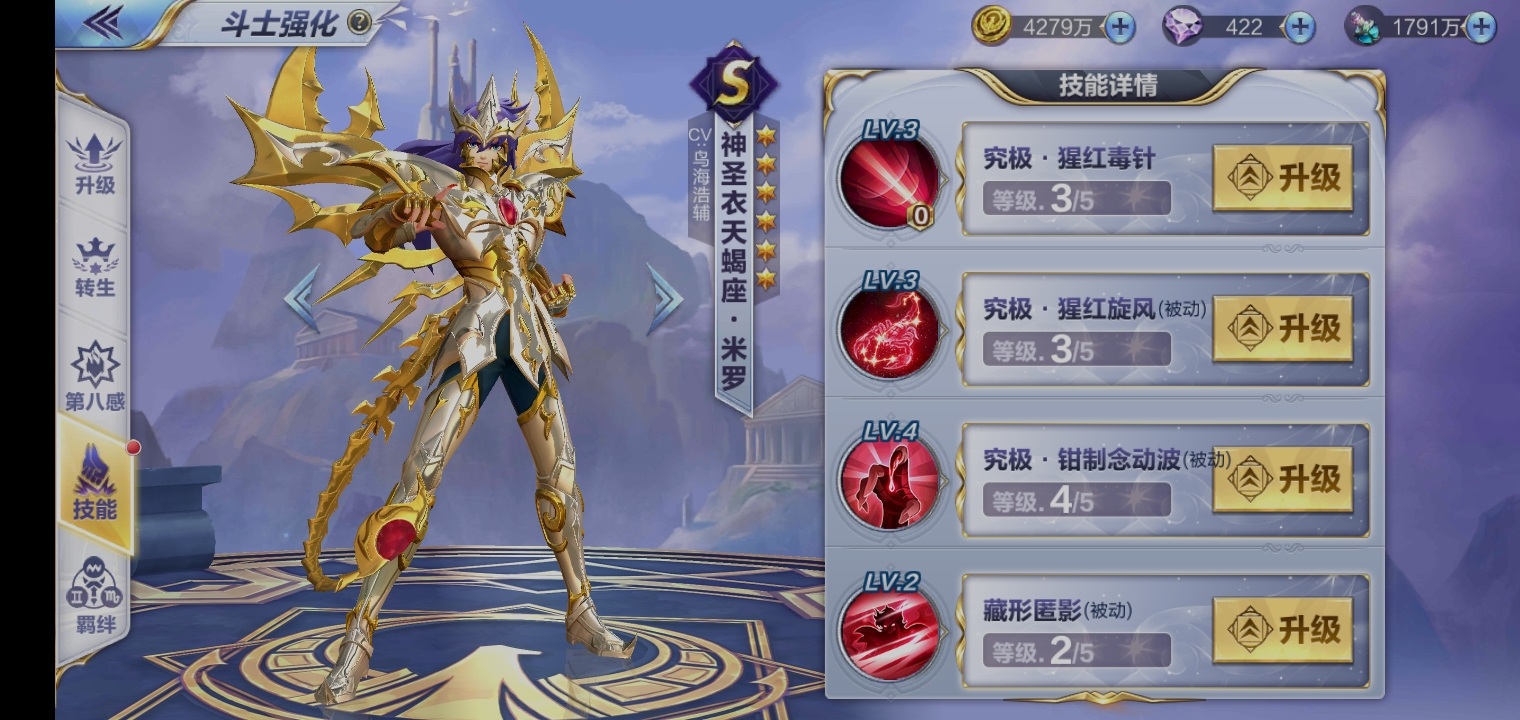Switch to the 升级 tab
The image size is (1520, 720).
pyautogui.click(x=95, y=164)
